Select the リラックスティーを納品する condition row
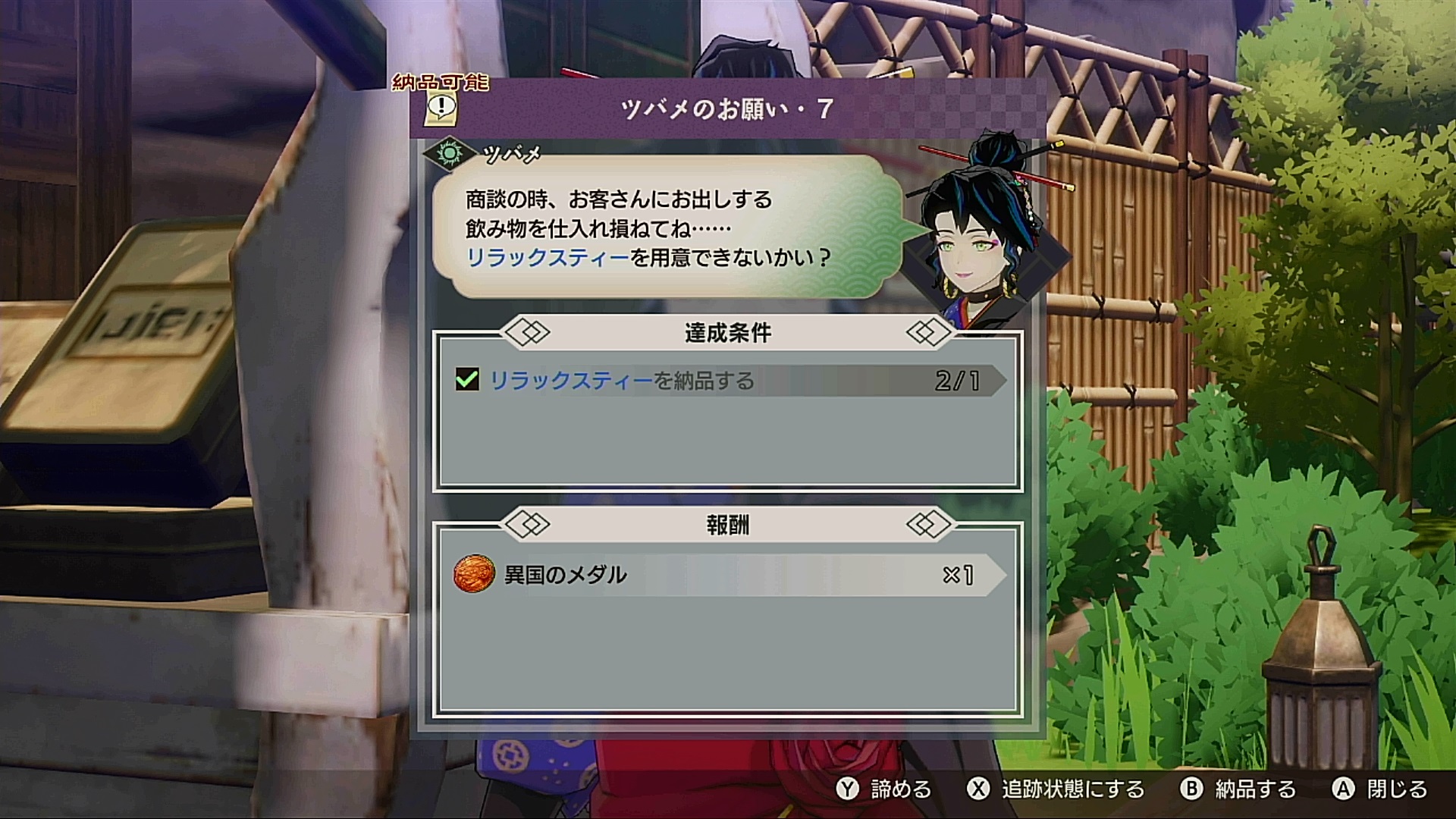This screenshot has width=1456, height=819. [728, 380]
